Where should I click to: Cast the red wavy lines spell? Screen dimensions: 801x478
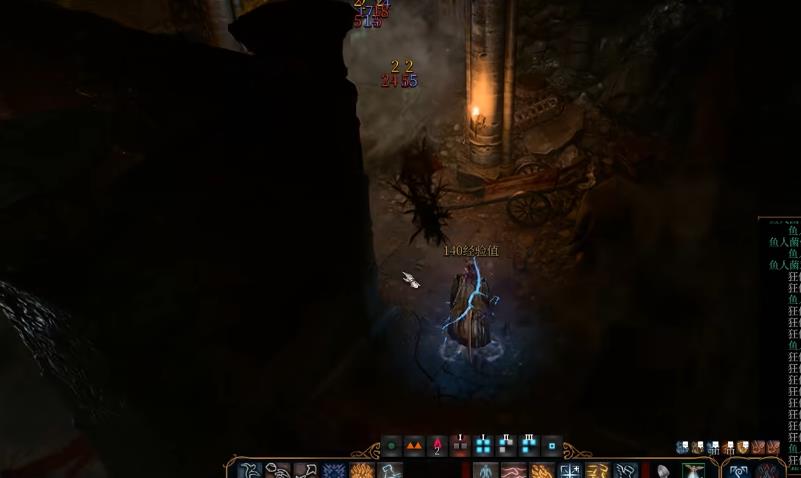tap(513, 471)
